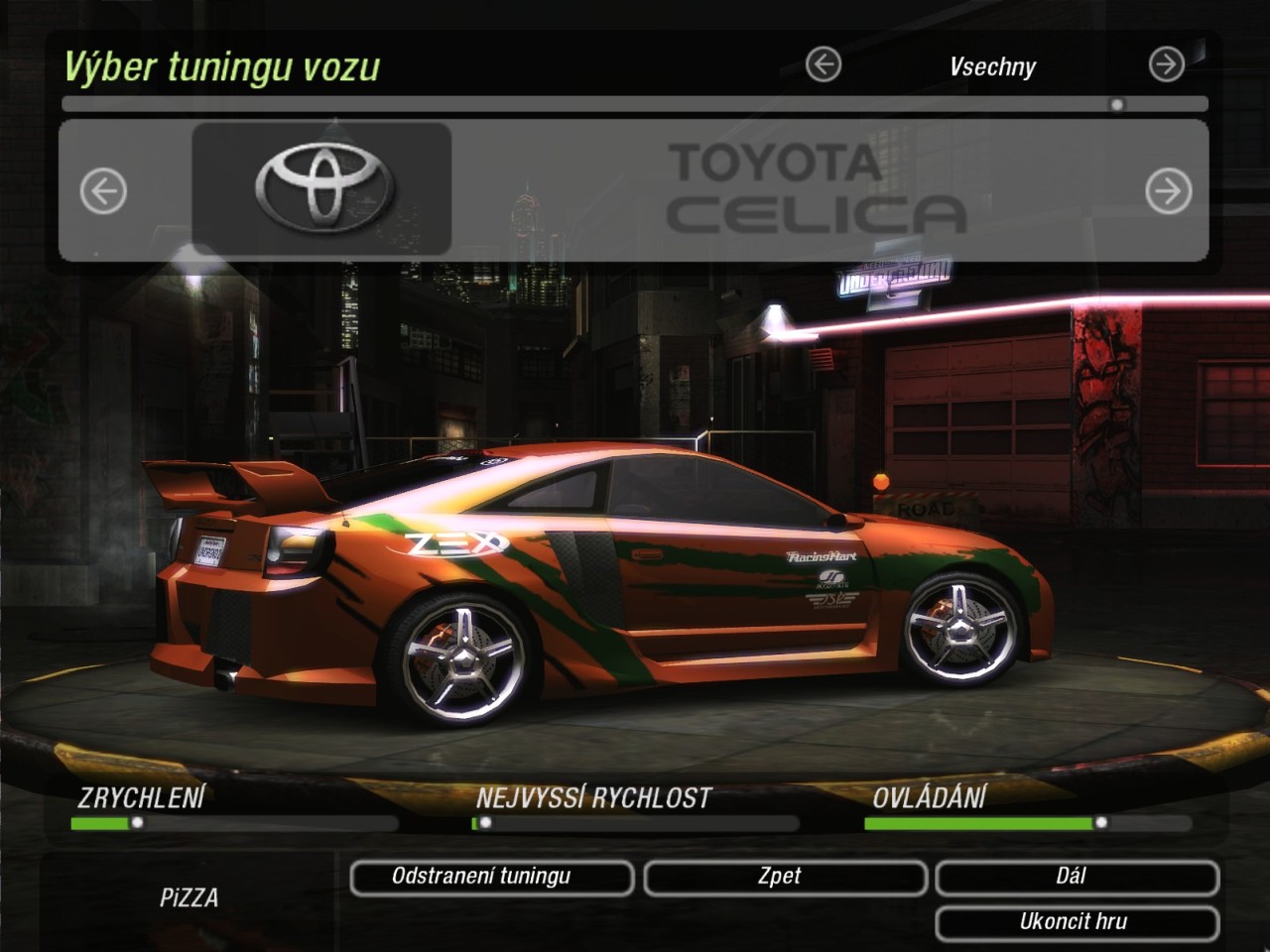
Task: Select the Toyota Celica car panel
Action: click(635, 190)
